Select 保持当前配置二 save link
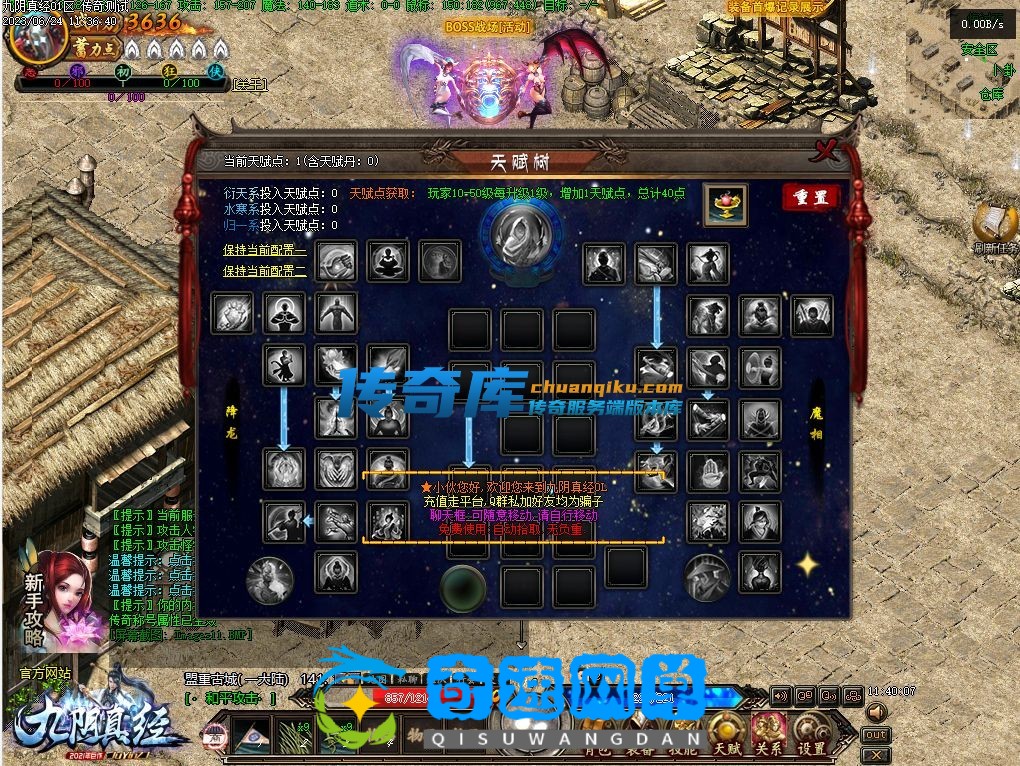The width and height of the screenshot is (1020, 766). [x=264, y=271]
